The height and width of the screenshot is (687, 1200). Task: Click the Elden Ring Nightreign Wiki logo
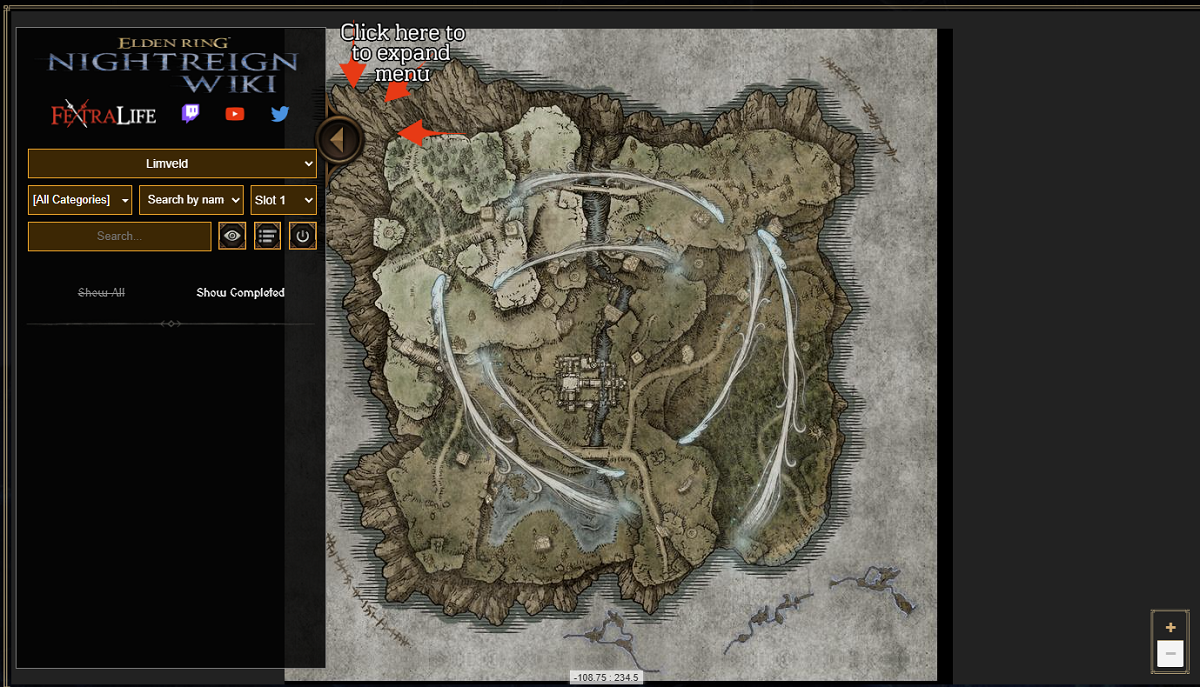[x=173, y=64]
